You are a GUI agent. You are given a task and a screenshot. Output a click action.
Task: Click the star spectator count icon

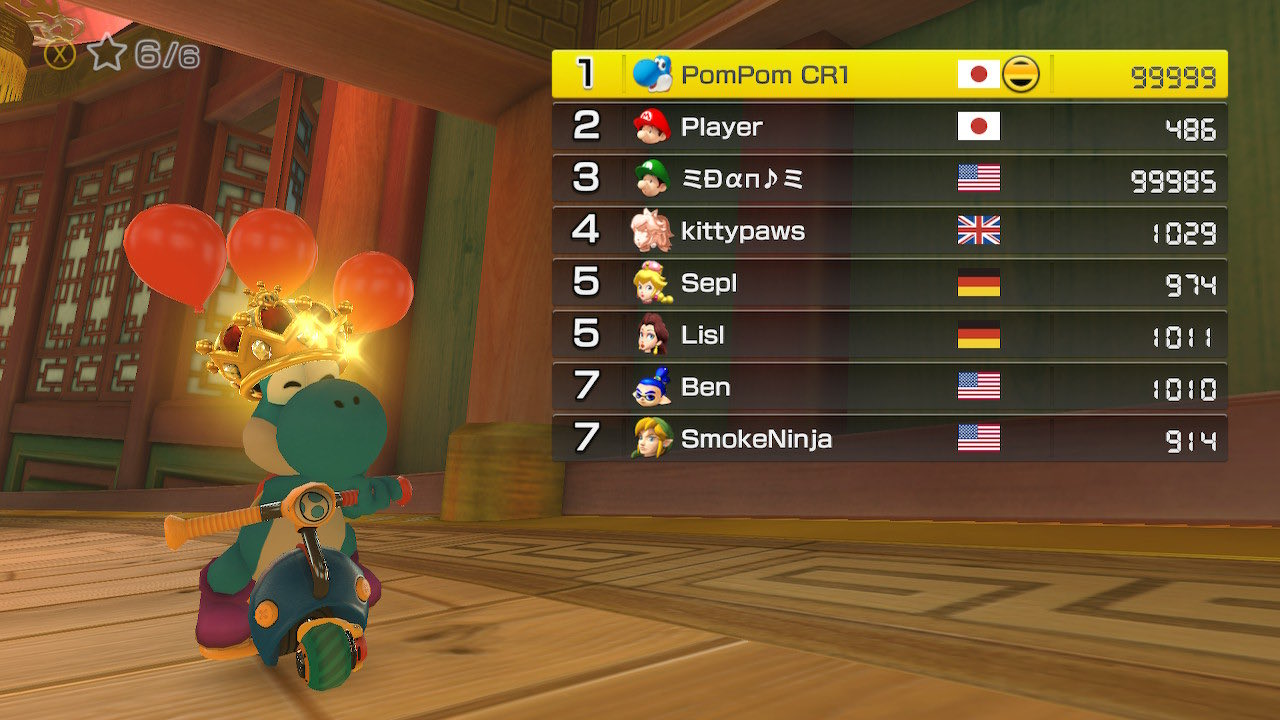[x=105, y=53]
